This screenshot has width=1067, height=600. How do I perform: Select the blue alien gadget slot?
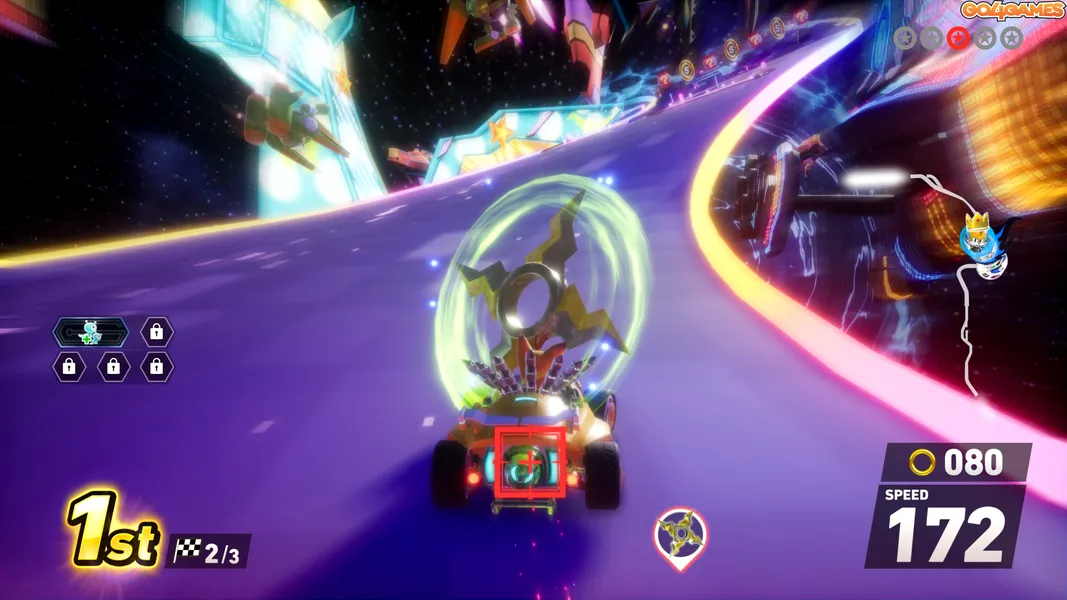(91, 332)
